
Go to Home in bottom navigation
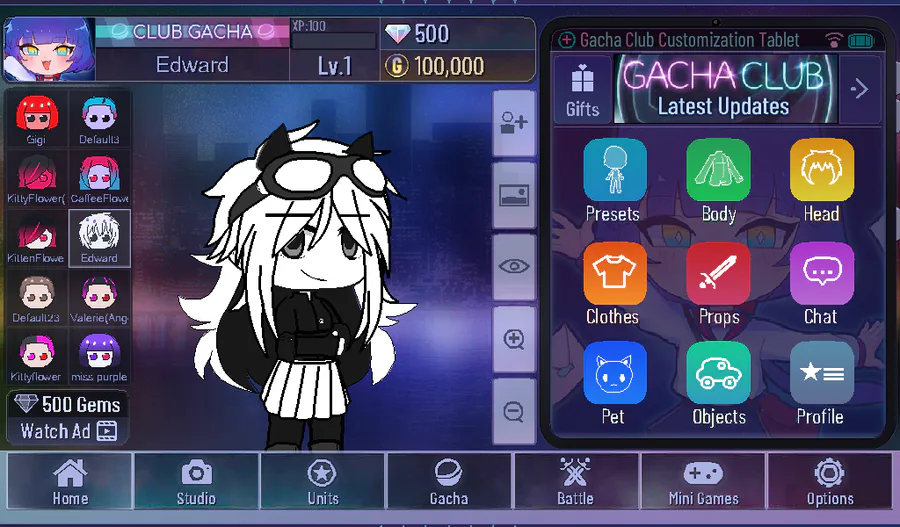(70, 481)
